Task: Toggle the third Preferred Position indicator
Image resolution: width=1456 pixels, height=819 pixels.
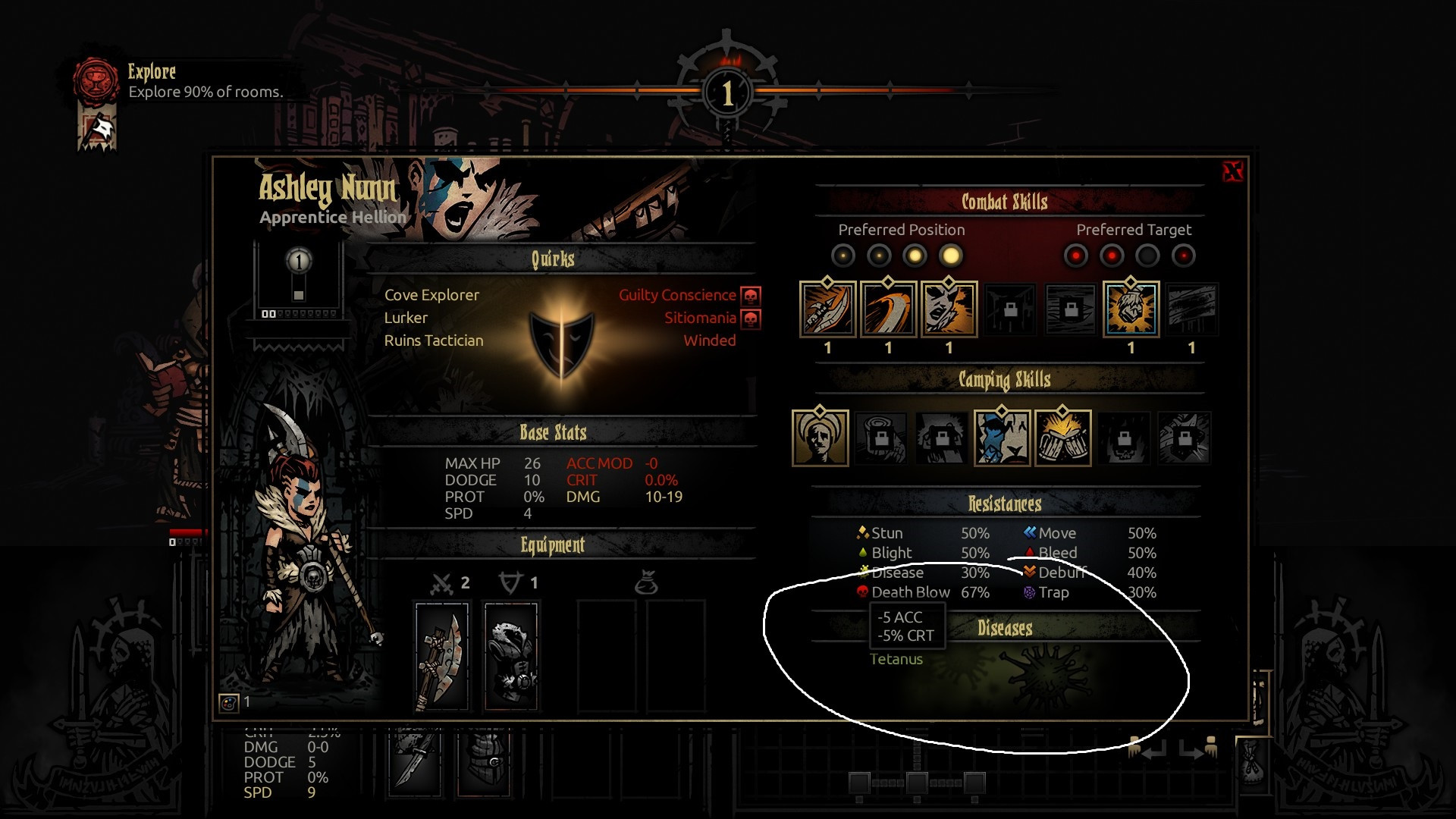Action: pos(915,256)
